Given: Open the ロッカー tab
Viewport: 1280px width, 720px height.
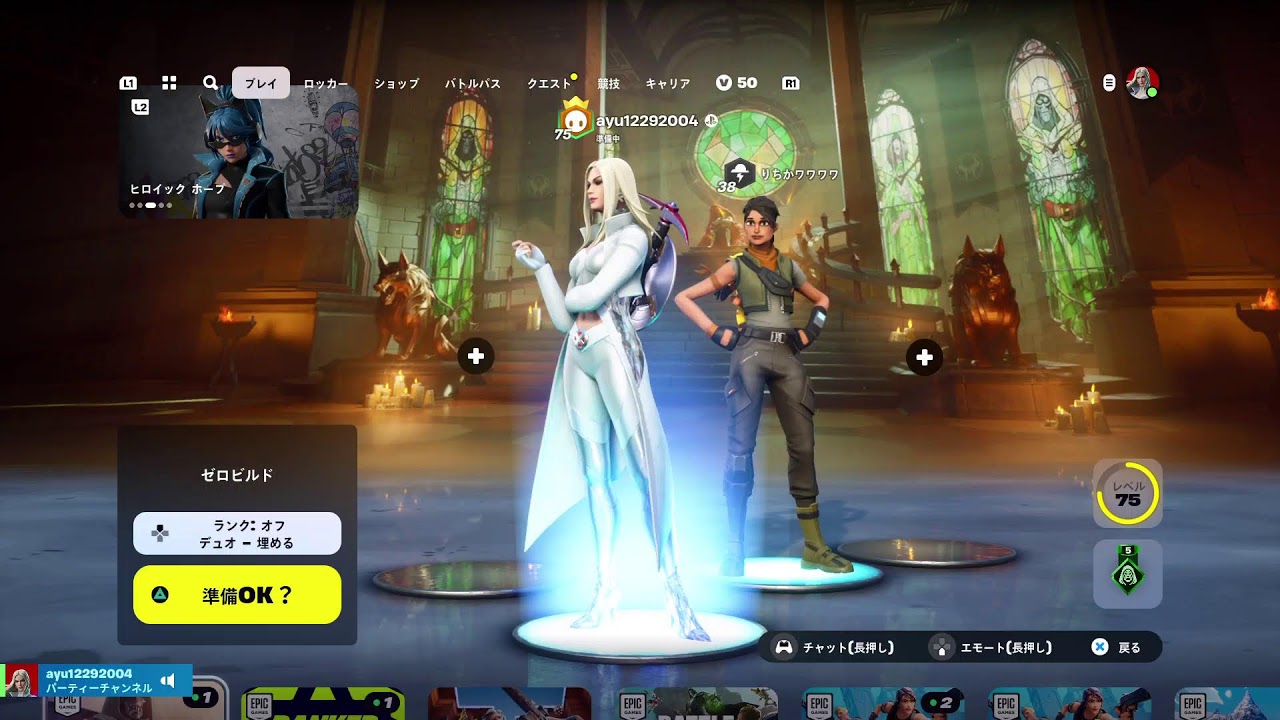Looking at the screenshot, I should (x=326, y=84).
